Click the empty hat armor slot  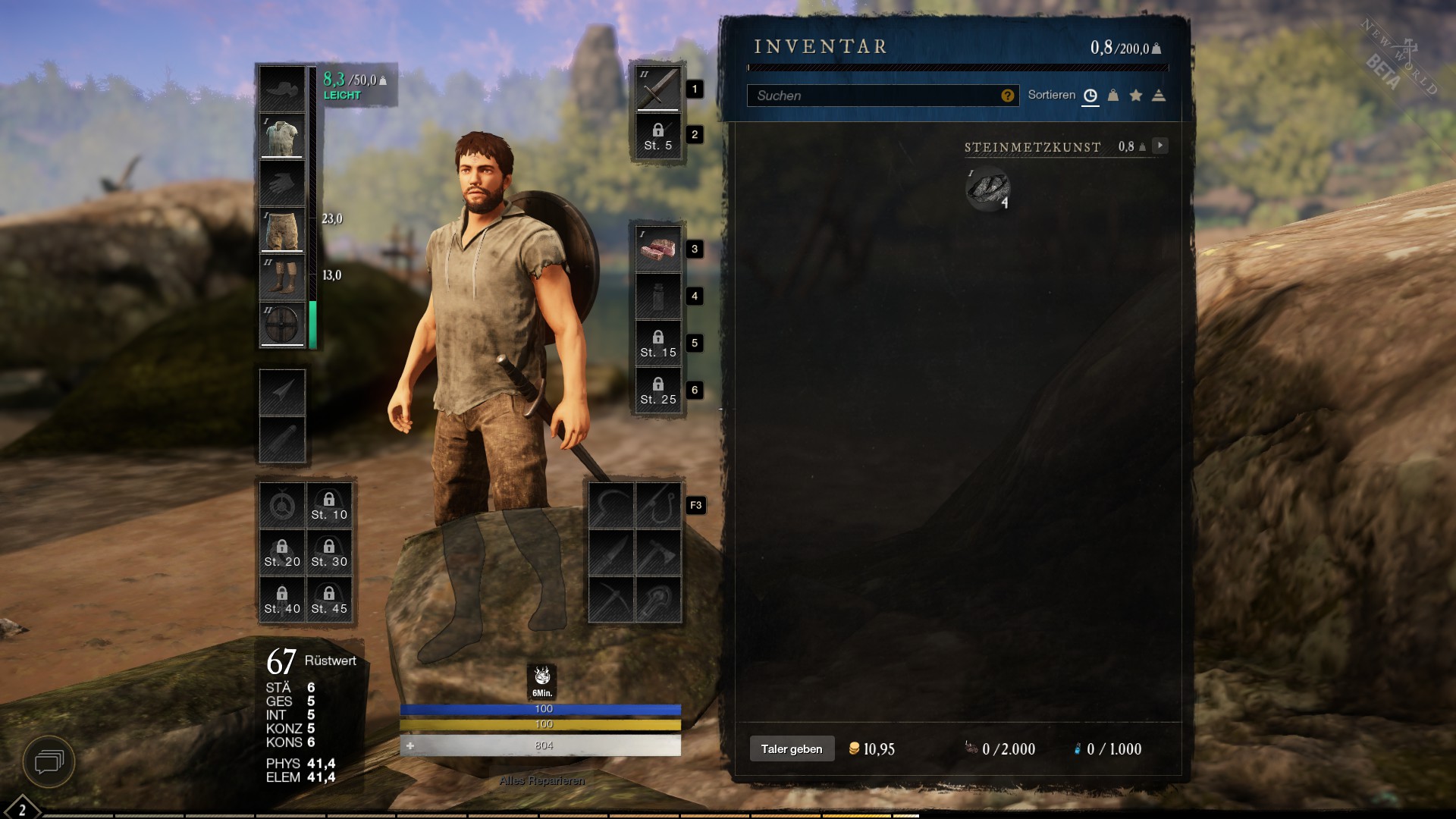pos(282,89)
